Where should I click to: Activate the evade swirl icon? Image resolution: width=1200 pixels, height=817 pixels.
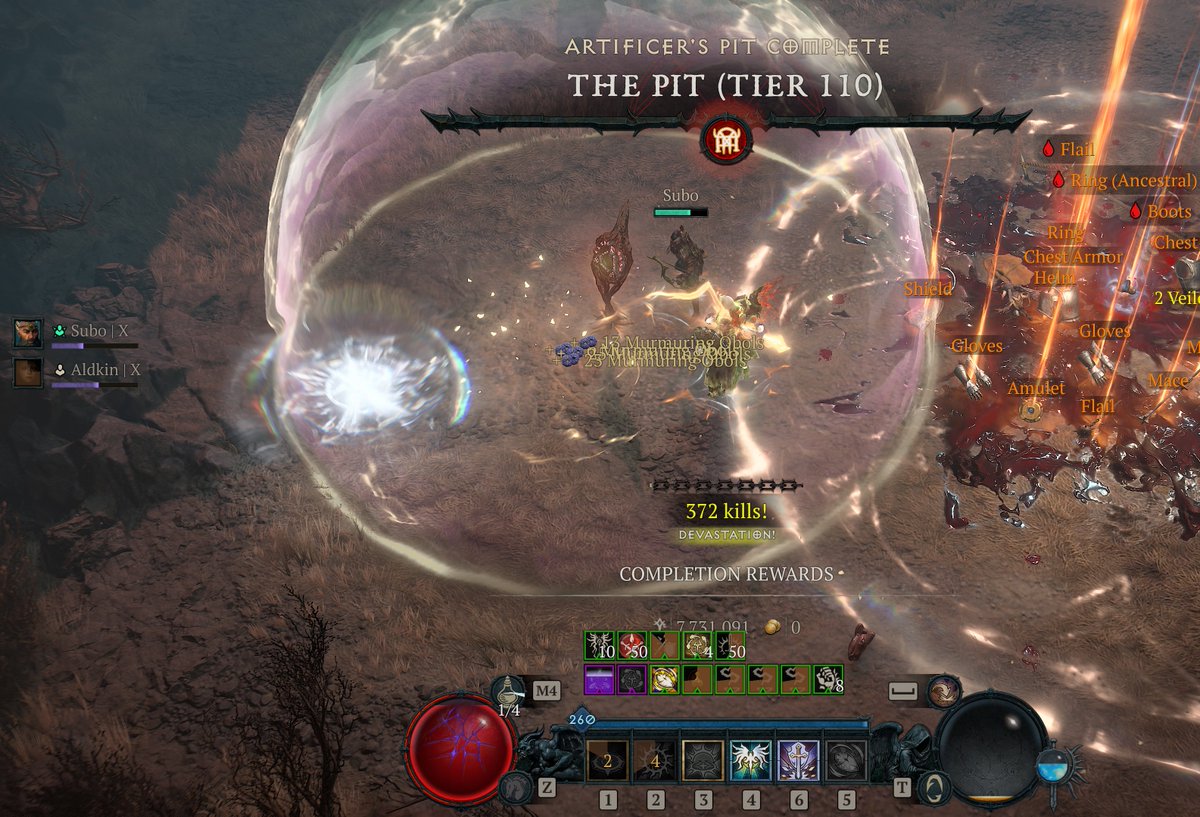[942, 692]
